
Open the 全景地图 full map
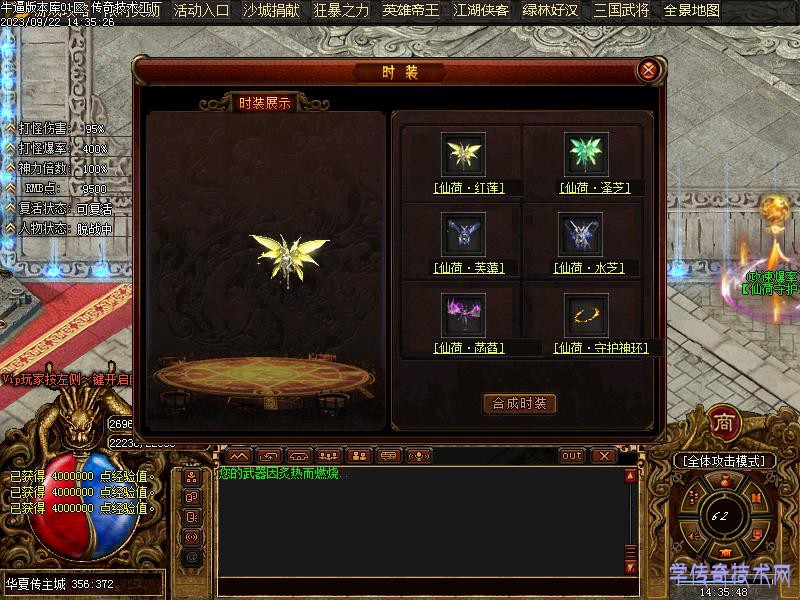pos(691,11)
